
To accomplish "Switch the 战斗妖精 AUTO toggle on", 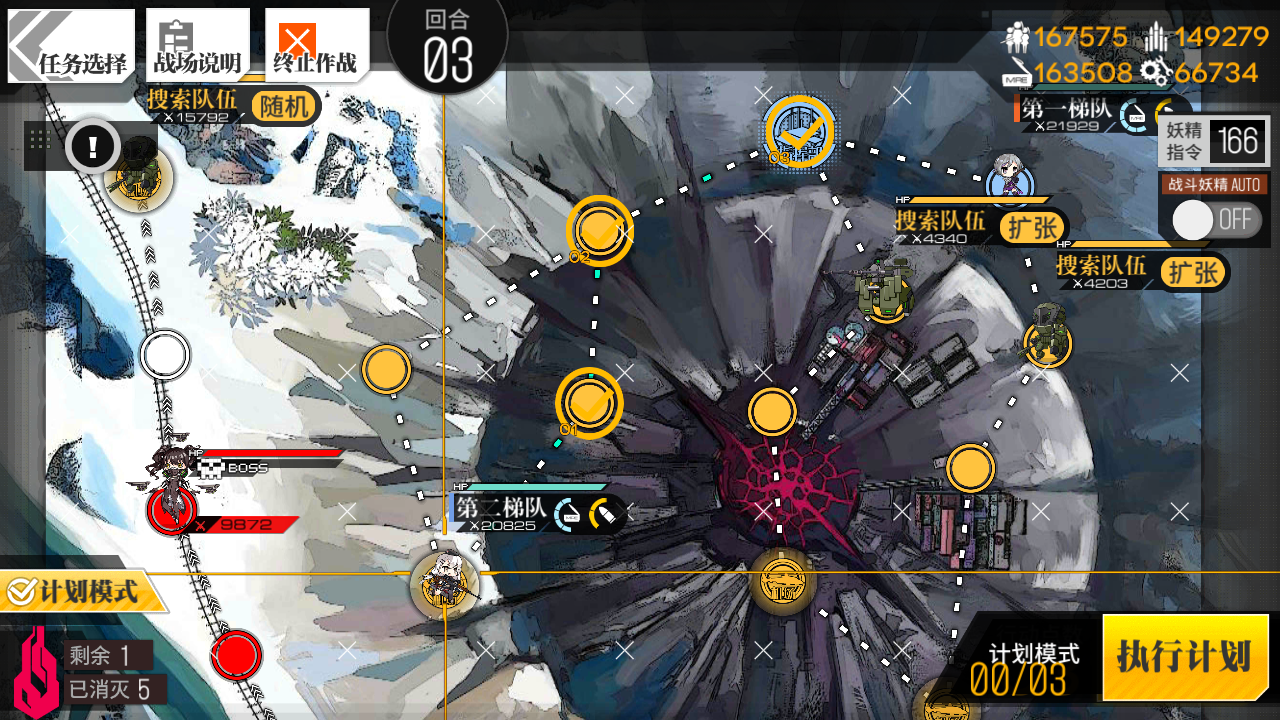I will pos(1215,220).
